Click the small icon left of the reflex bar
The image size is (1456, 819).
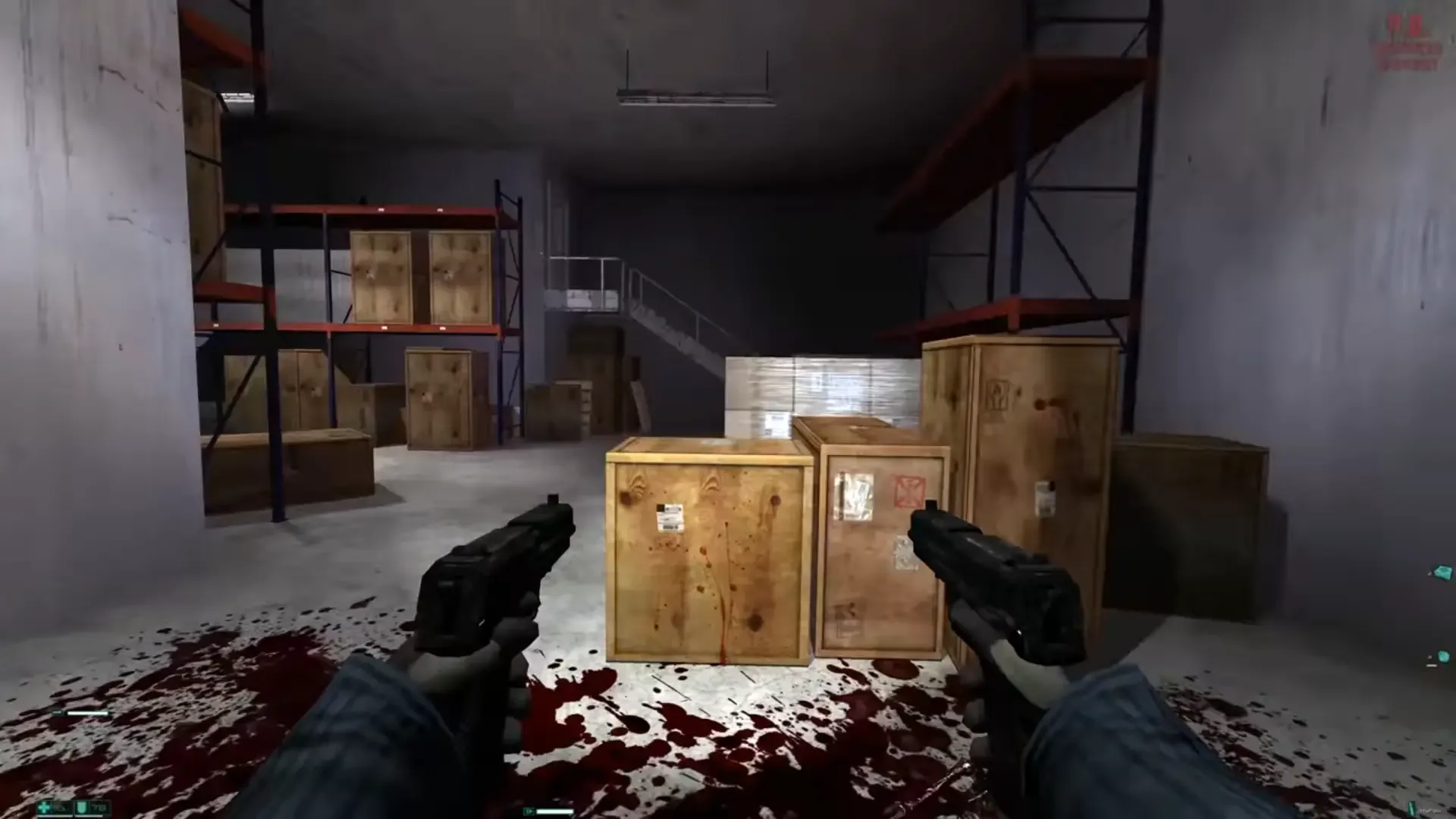(58, 712)
